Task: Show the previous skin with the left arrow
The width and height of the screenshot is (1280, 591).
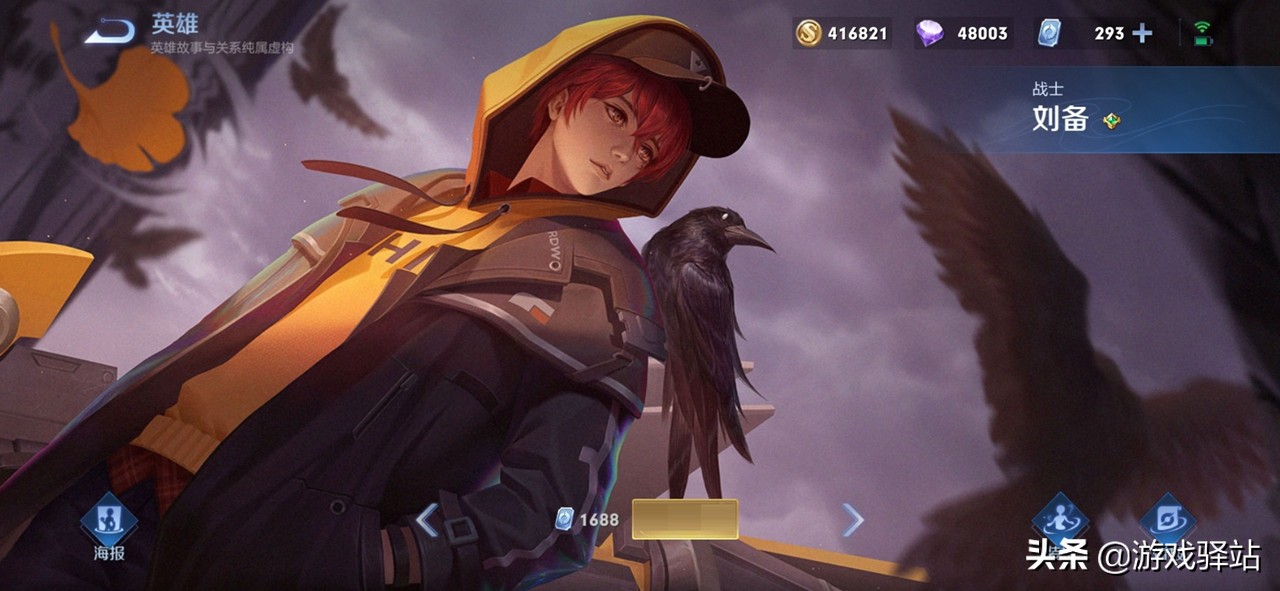Action: [x=427, y=520]
